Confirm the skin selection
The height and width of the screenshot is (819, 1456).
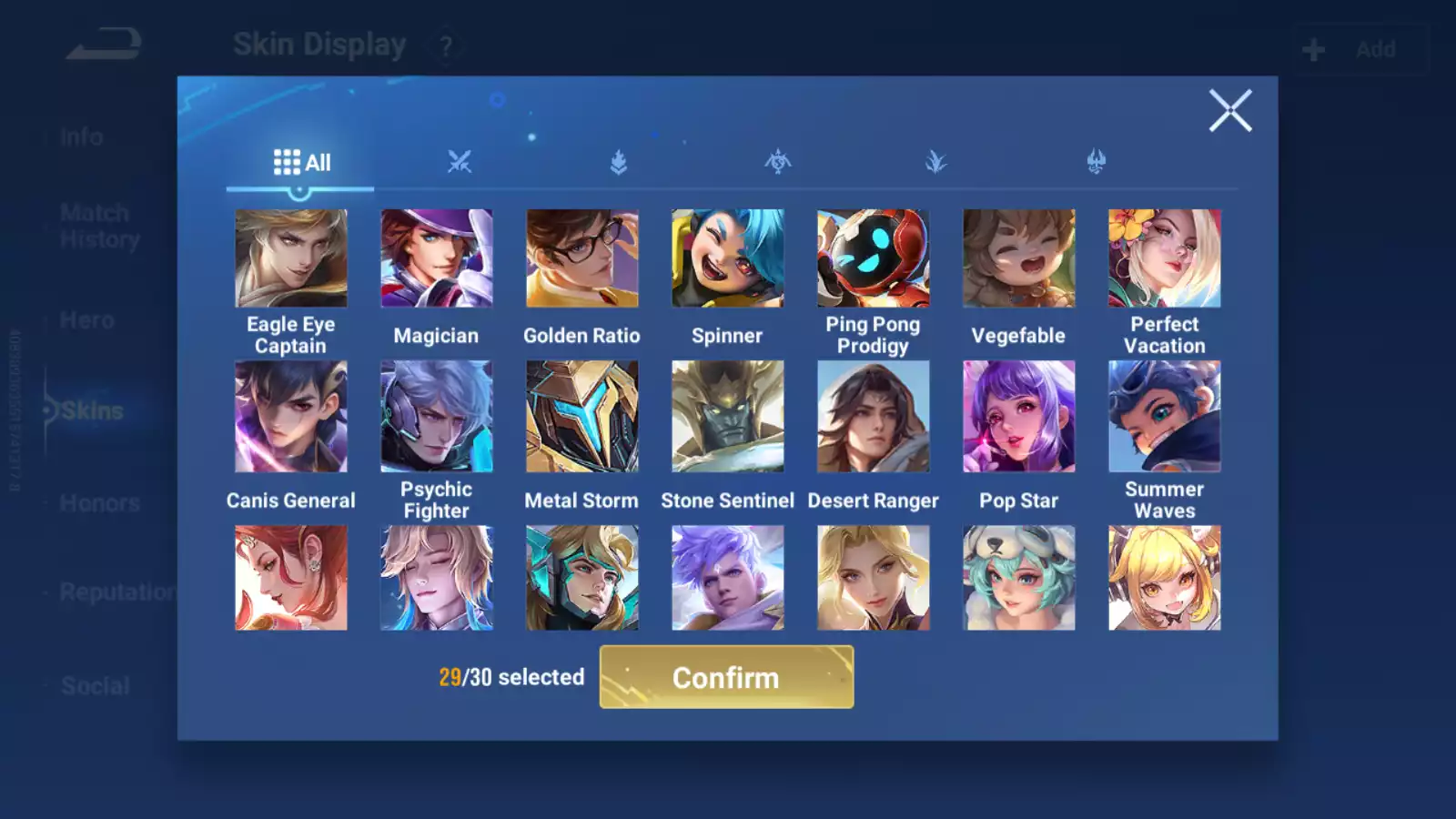[x=726, y=677]
